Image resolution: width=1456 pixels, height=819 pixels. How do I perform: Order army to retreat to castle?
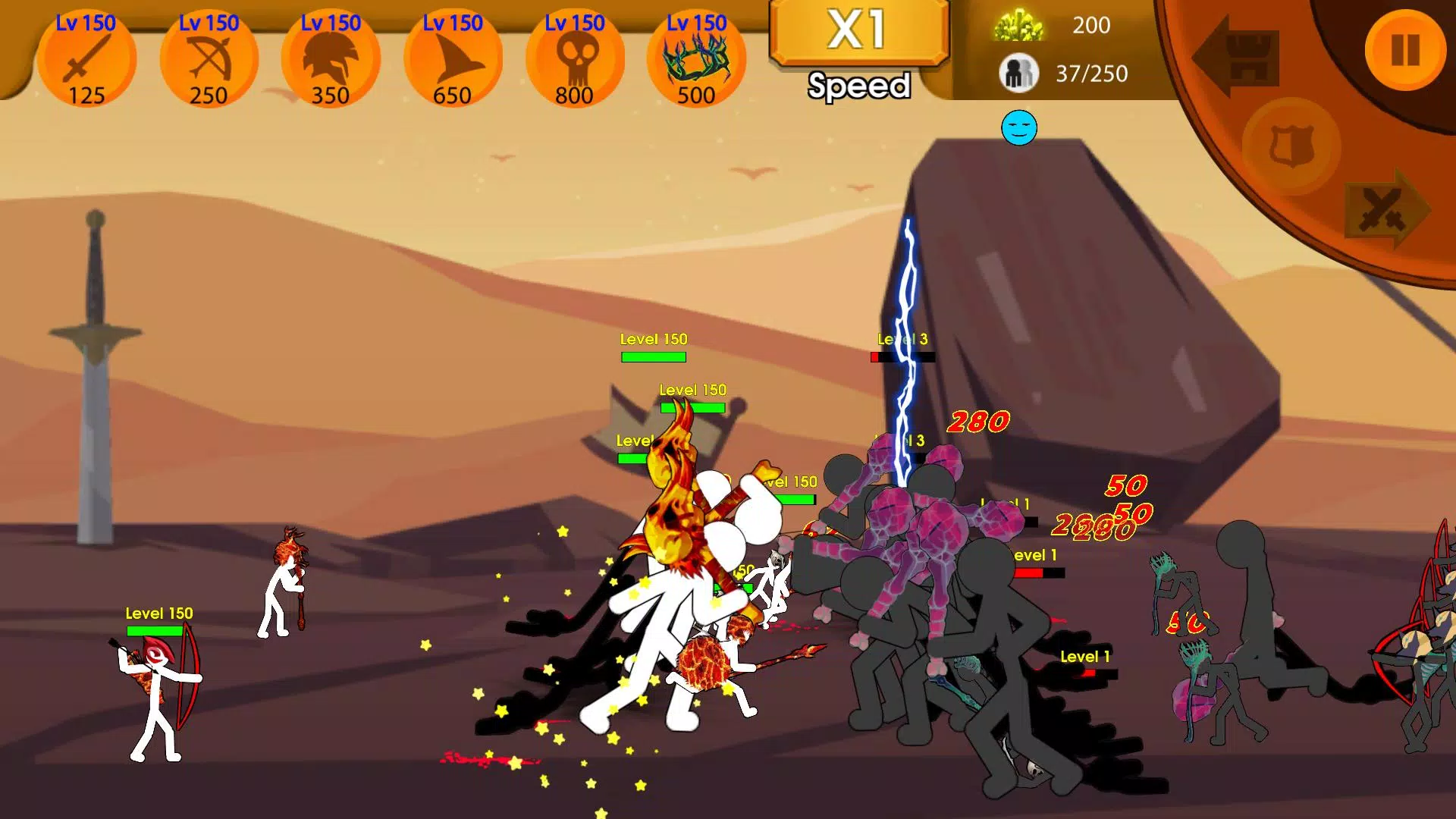1238,56
